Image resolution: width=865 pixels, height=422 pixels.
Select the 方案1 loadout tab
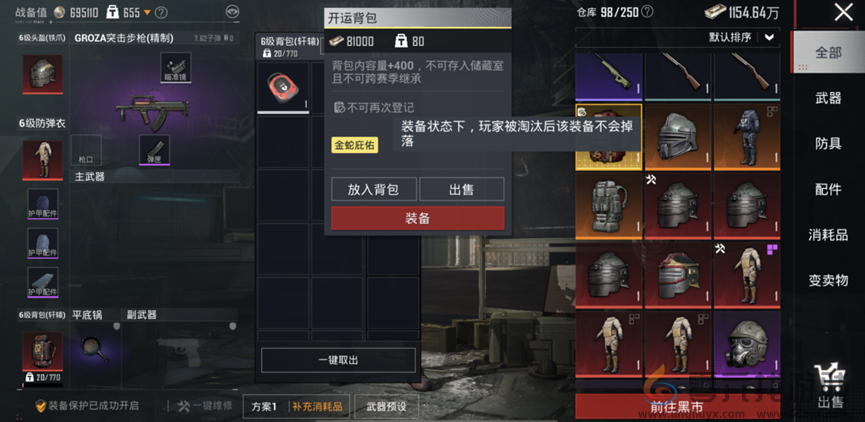[264, 406]
